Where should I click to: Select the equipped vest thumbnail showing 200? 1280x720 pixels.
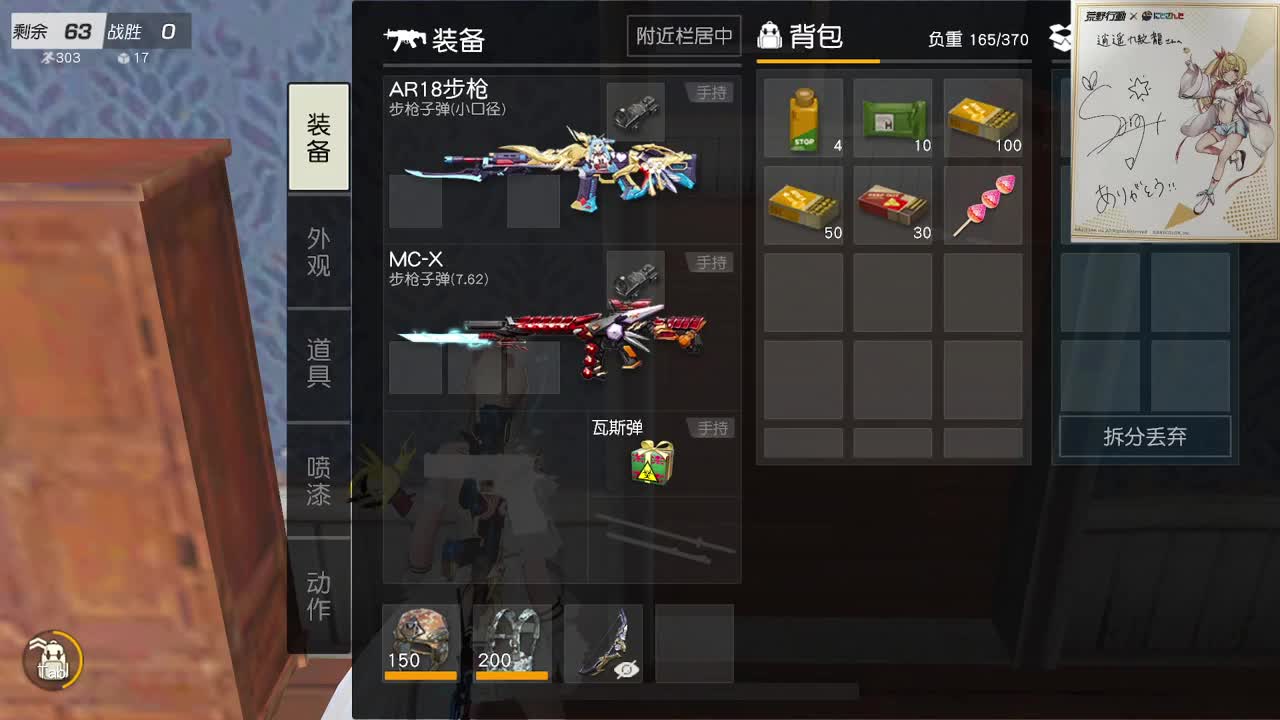pos(511,640)
